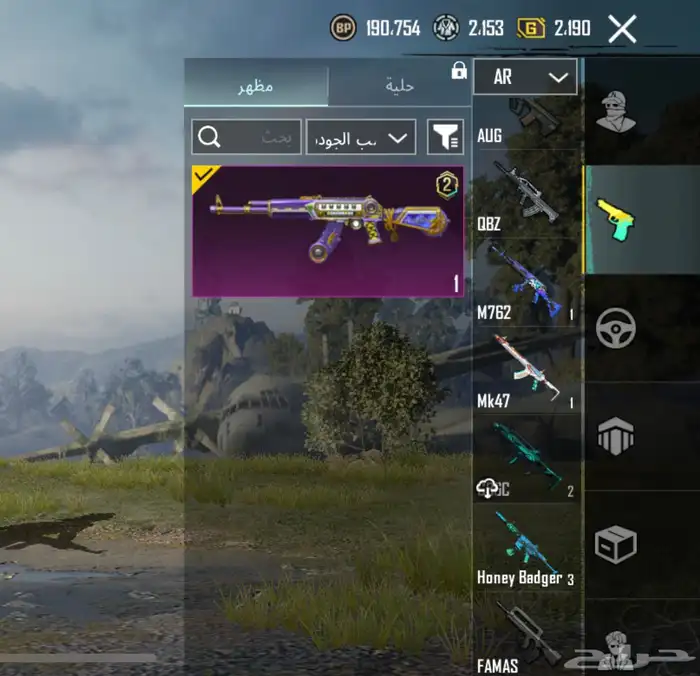The height and width of the screenshot is (676, 700).
Task: Select the Mk47 weapon entry
Action: (x=526, y=371)
